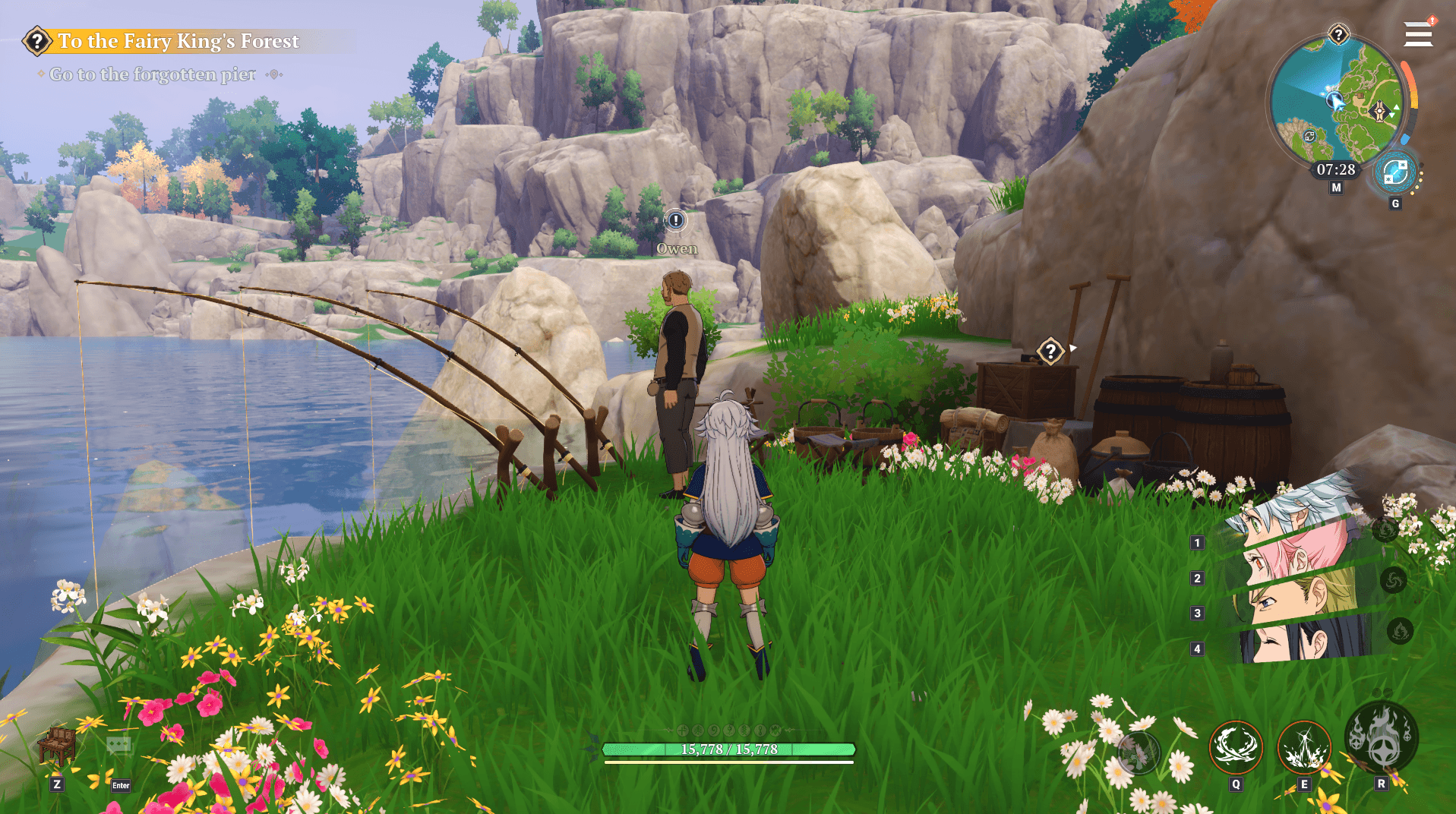1456x814 pixels.
Task: Use the swirling wind slash skill
Action: point(1236,747)
